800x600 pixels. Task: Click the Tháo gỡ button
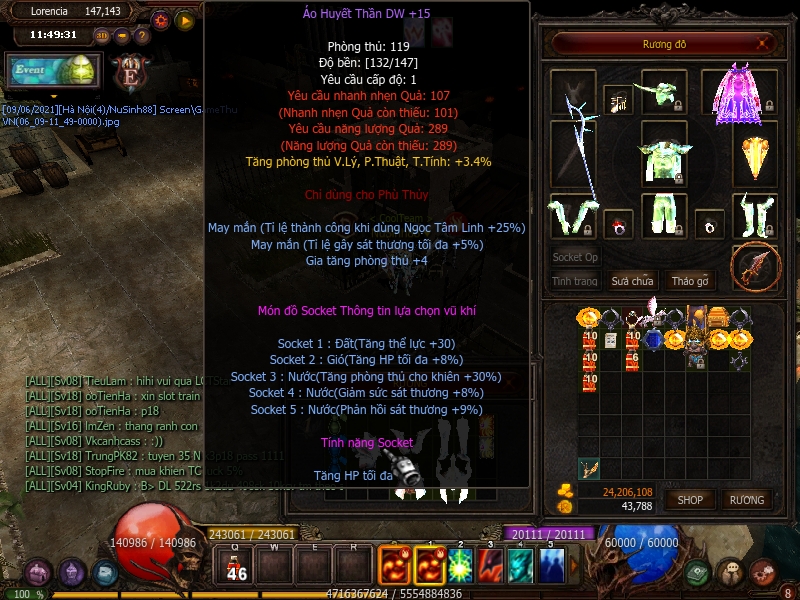pos(690,281)
